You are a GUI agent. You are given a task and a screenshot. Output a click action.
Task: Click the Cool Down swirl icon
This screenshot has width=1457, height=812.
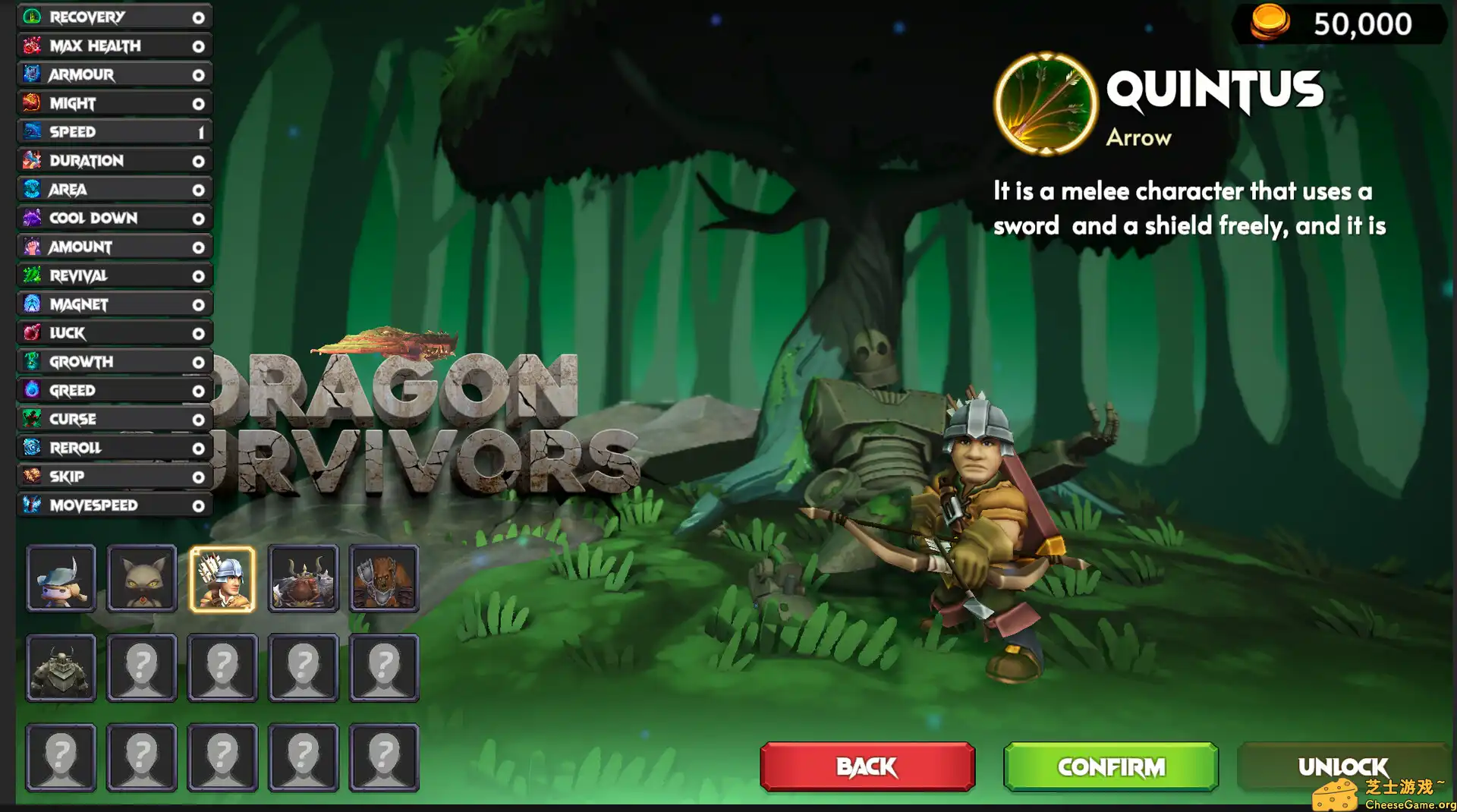click(30, 218)
